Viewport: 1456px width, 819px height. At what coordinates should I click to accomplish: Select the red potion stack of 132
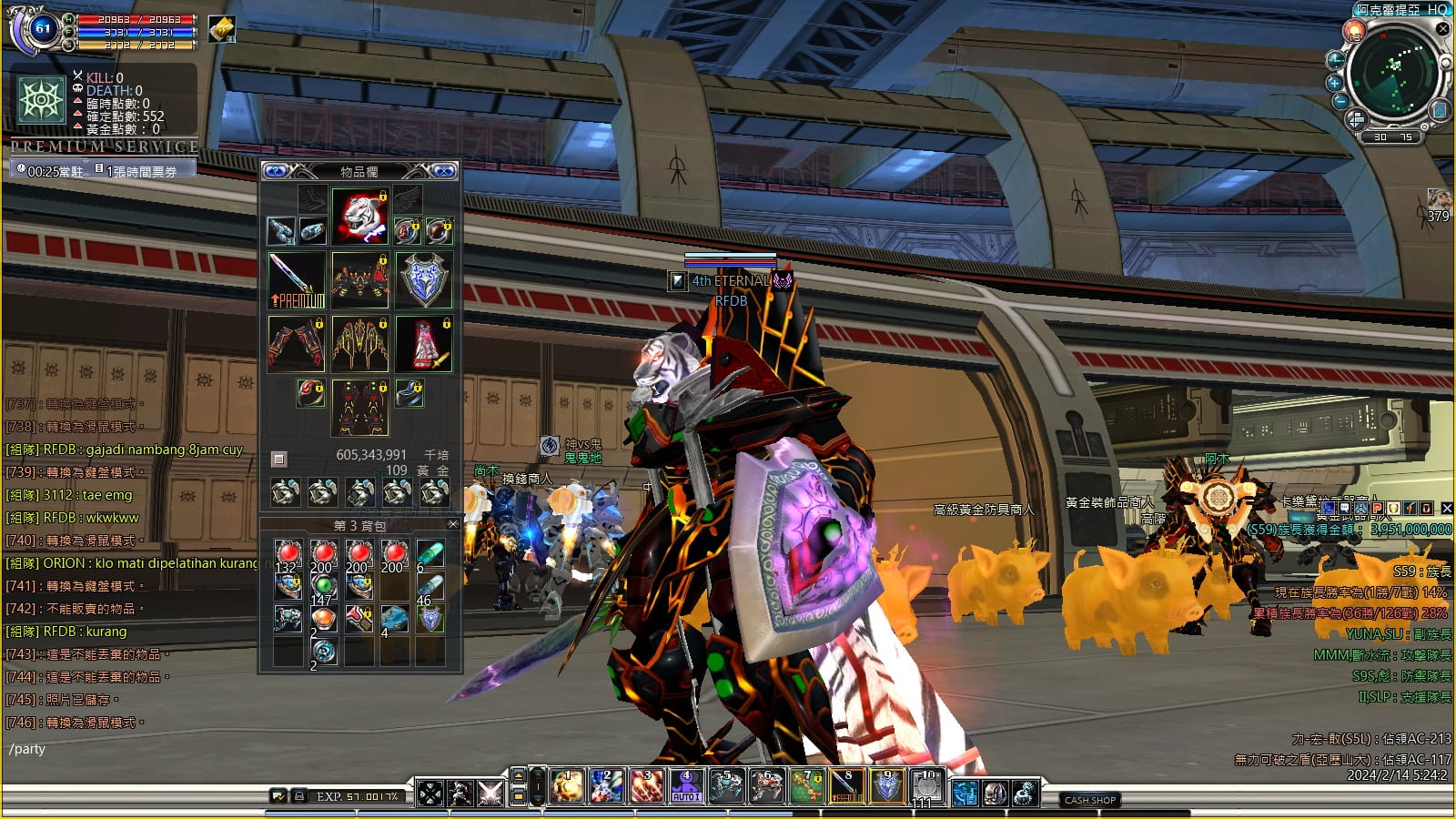pos(288,555)
